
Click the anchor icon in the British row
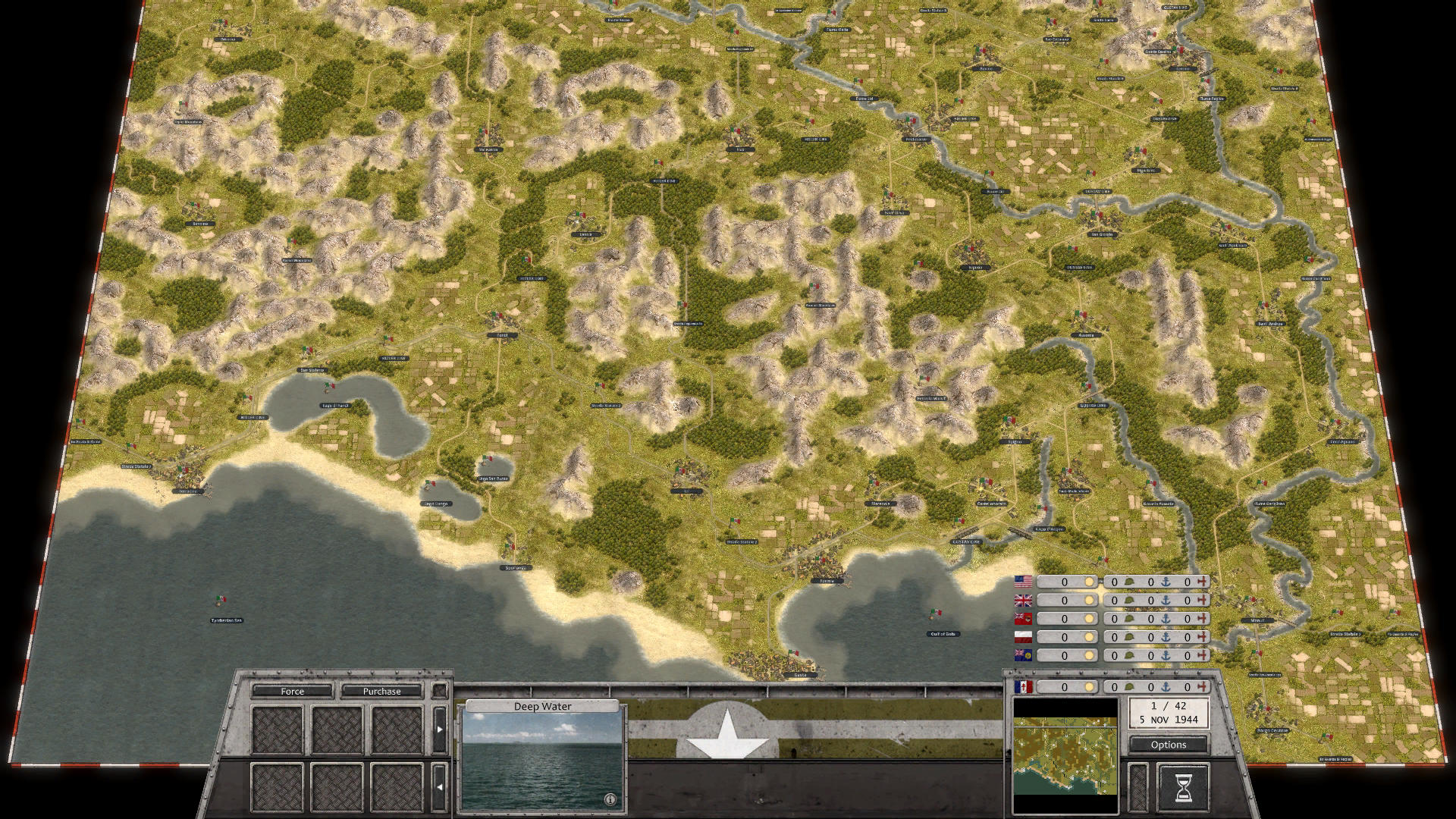pyautogui.click(x=1166, y=599)
